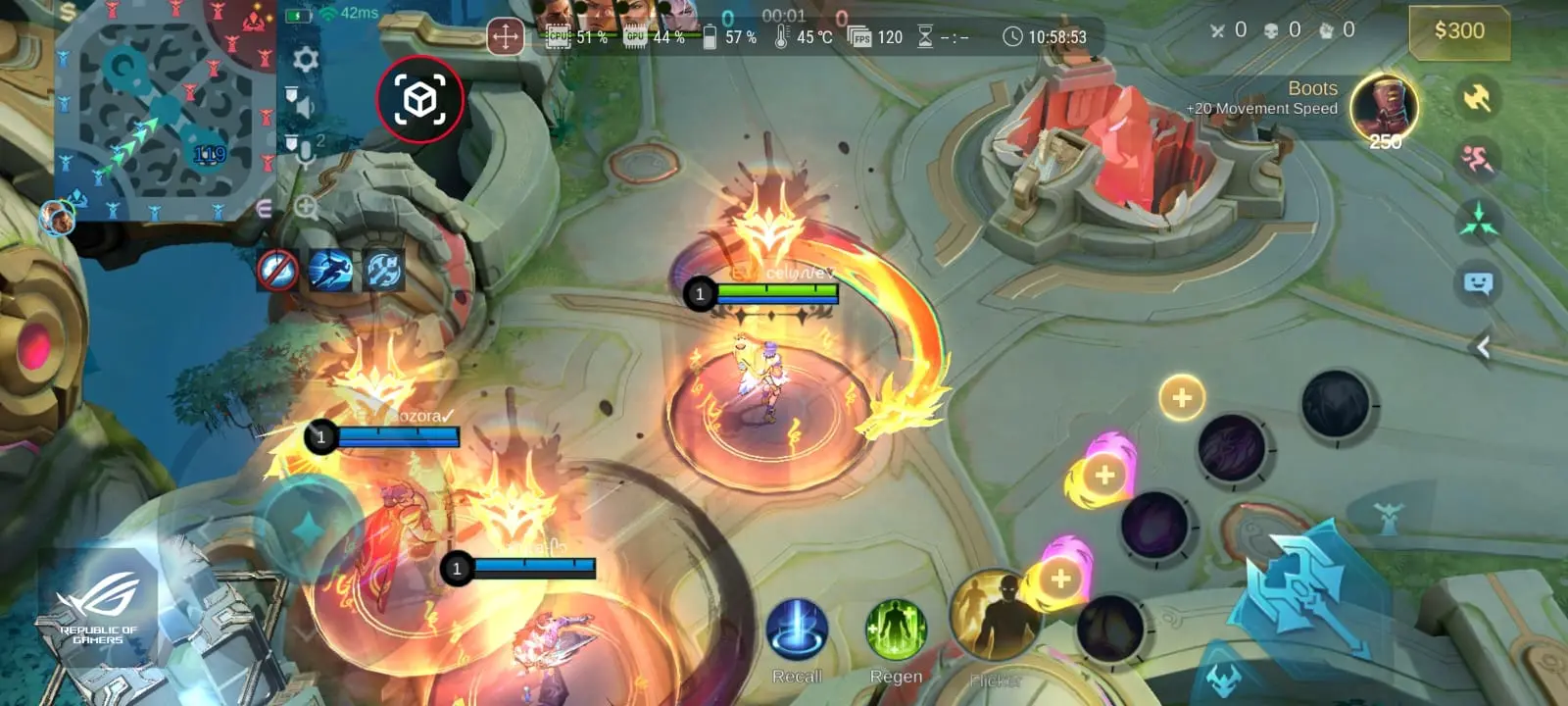Viewport: 1568px width, 706px height.
Task: Tap the minimap magnifier zoom icon
Action: coord(306,207)
